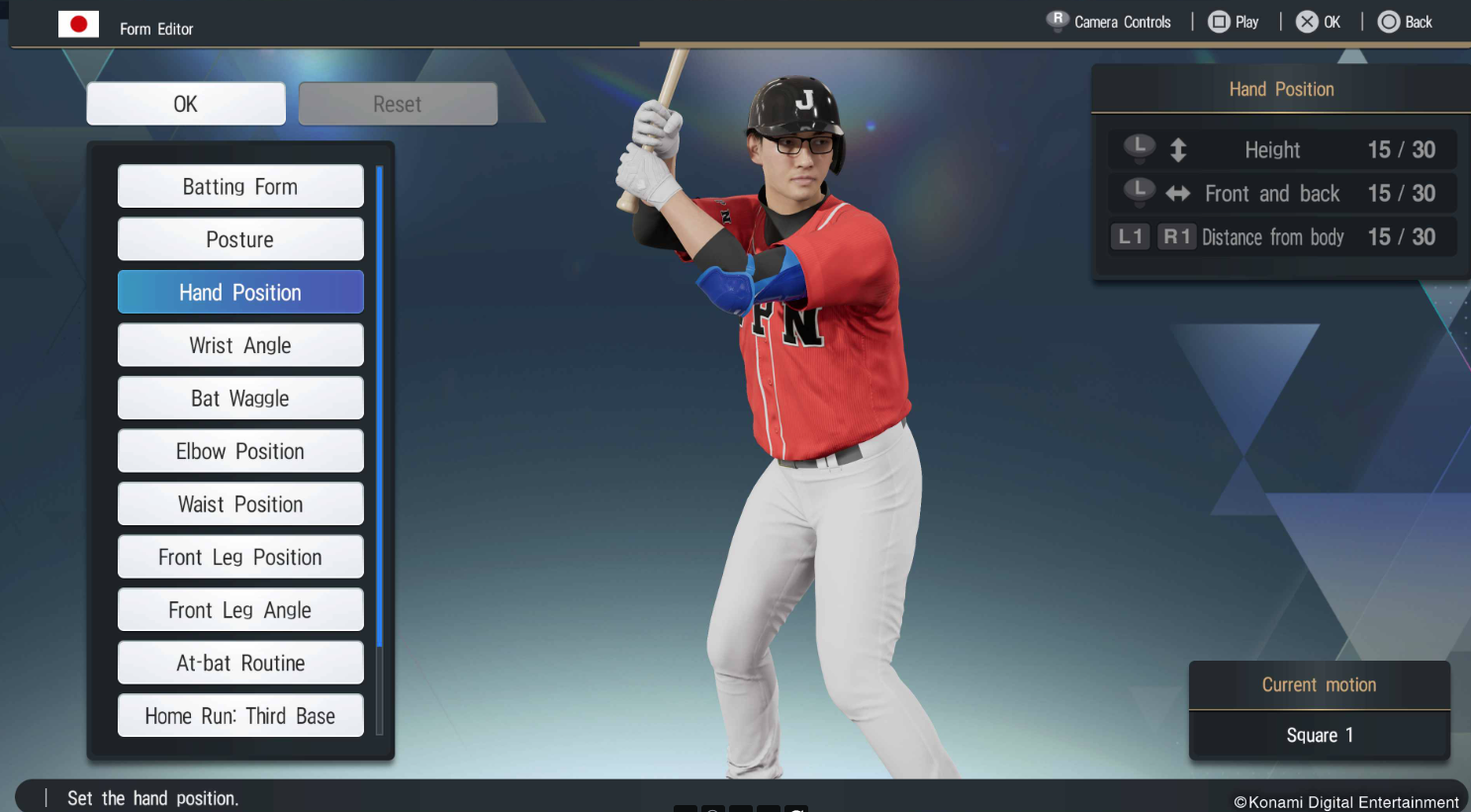Open the Wrist Angle settings
Viewport: 1471px width, 812px height.
240,345
